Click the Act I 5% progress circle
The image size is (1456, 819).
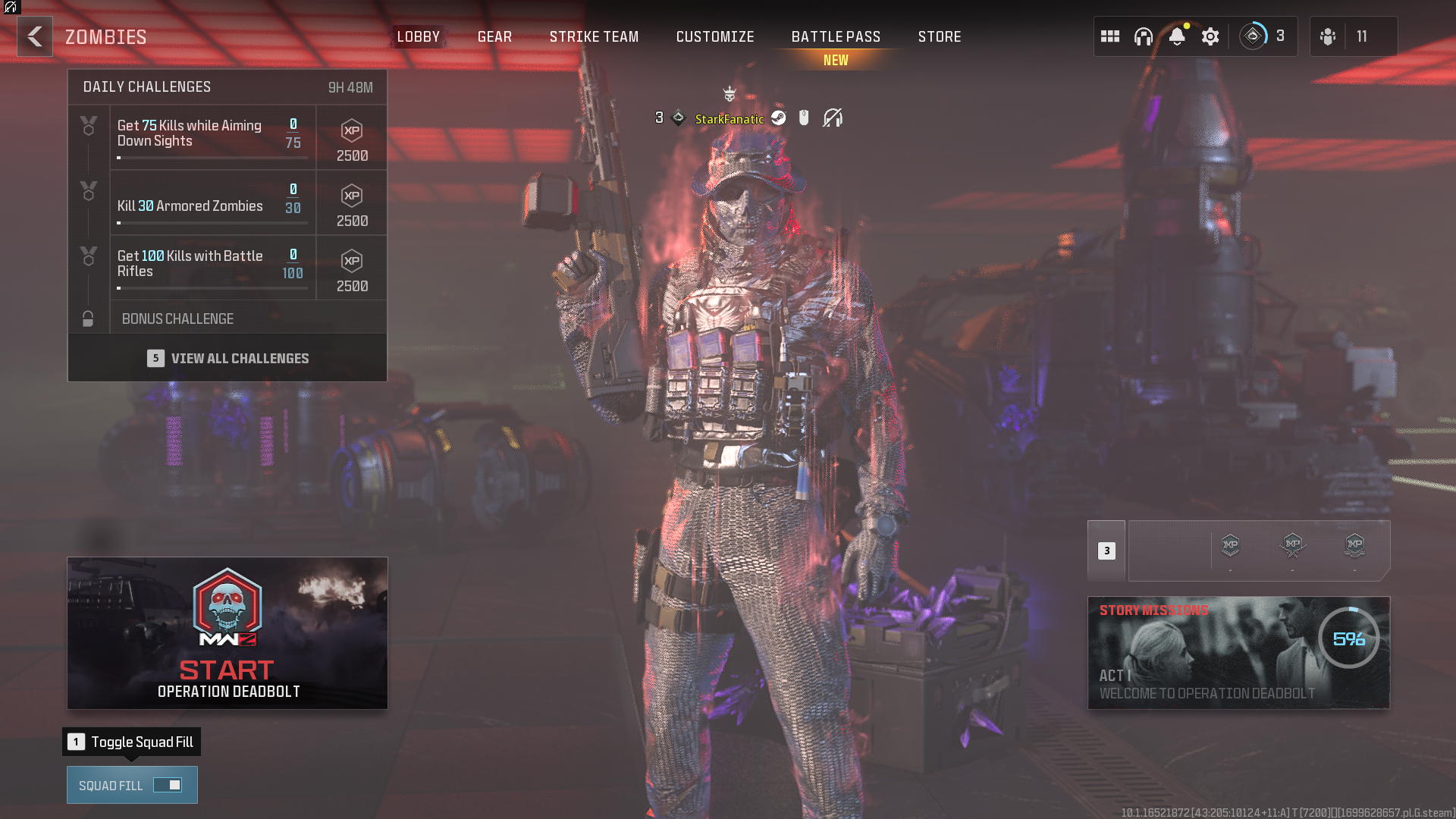[1351, 638]
